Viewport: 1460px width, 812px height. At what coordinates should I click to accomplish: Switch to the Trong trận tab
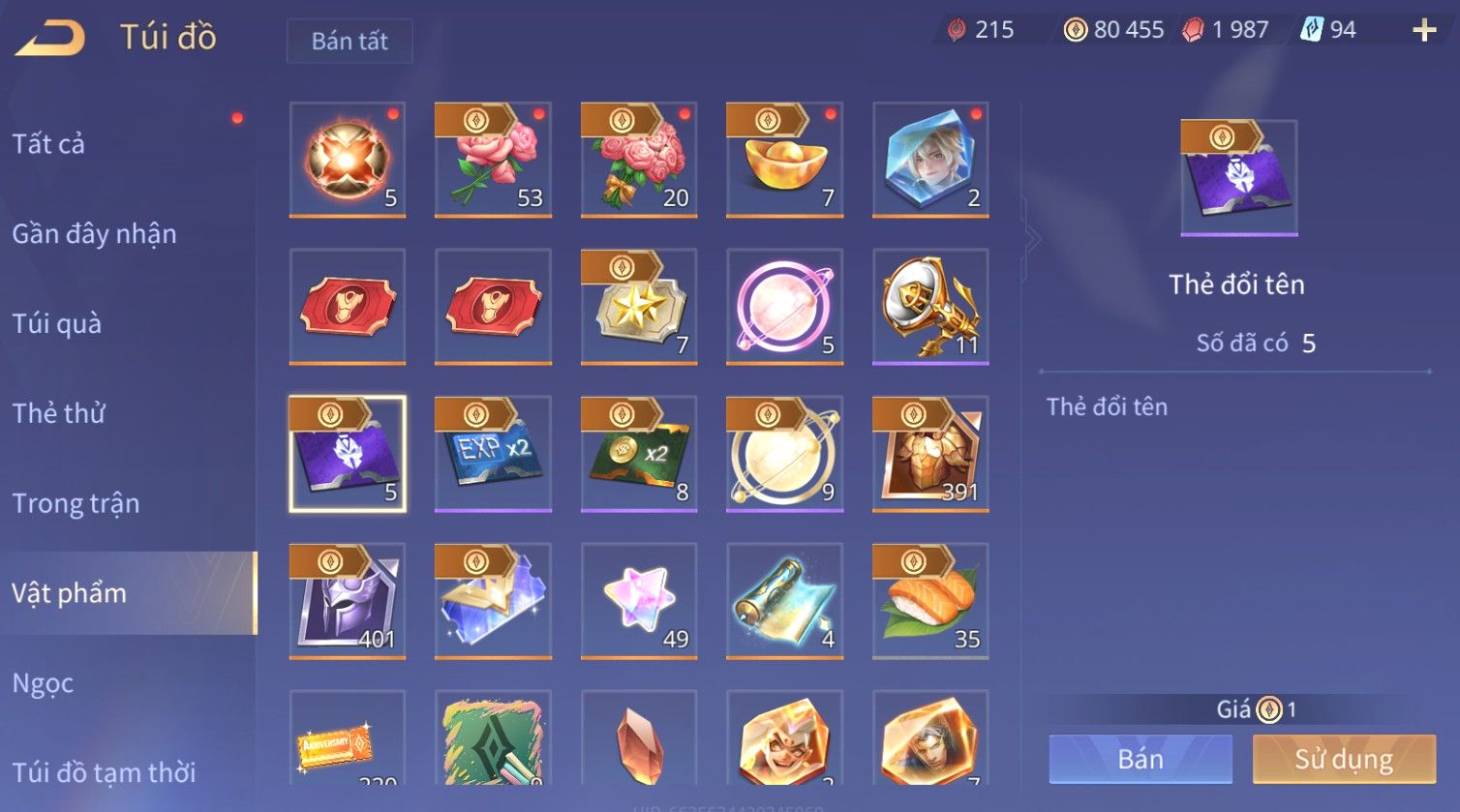coord(76,503)
